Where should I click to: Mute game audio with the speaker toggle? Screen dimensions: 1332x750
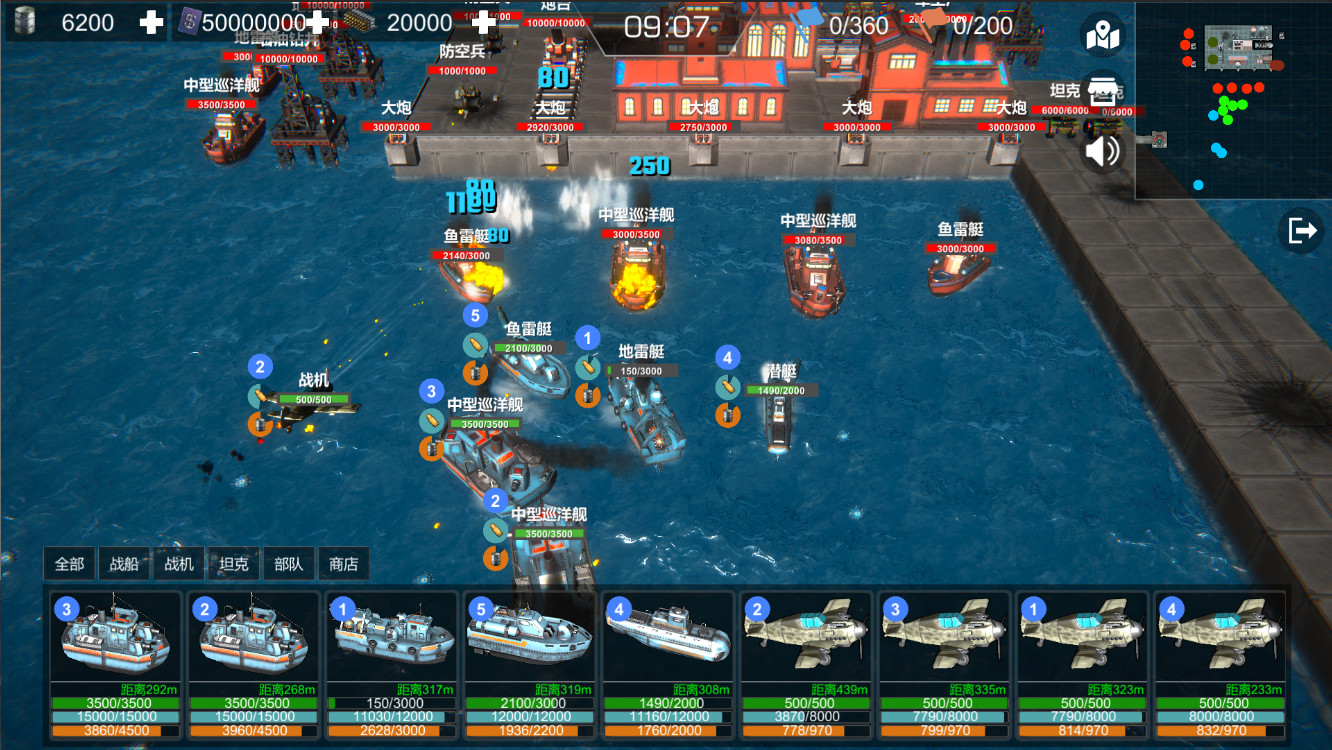click(1101, 152)
